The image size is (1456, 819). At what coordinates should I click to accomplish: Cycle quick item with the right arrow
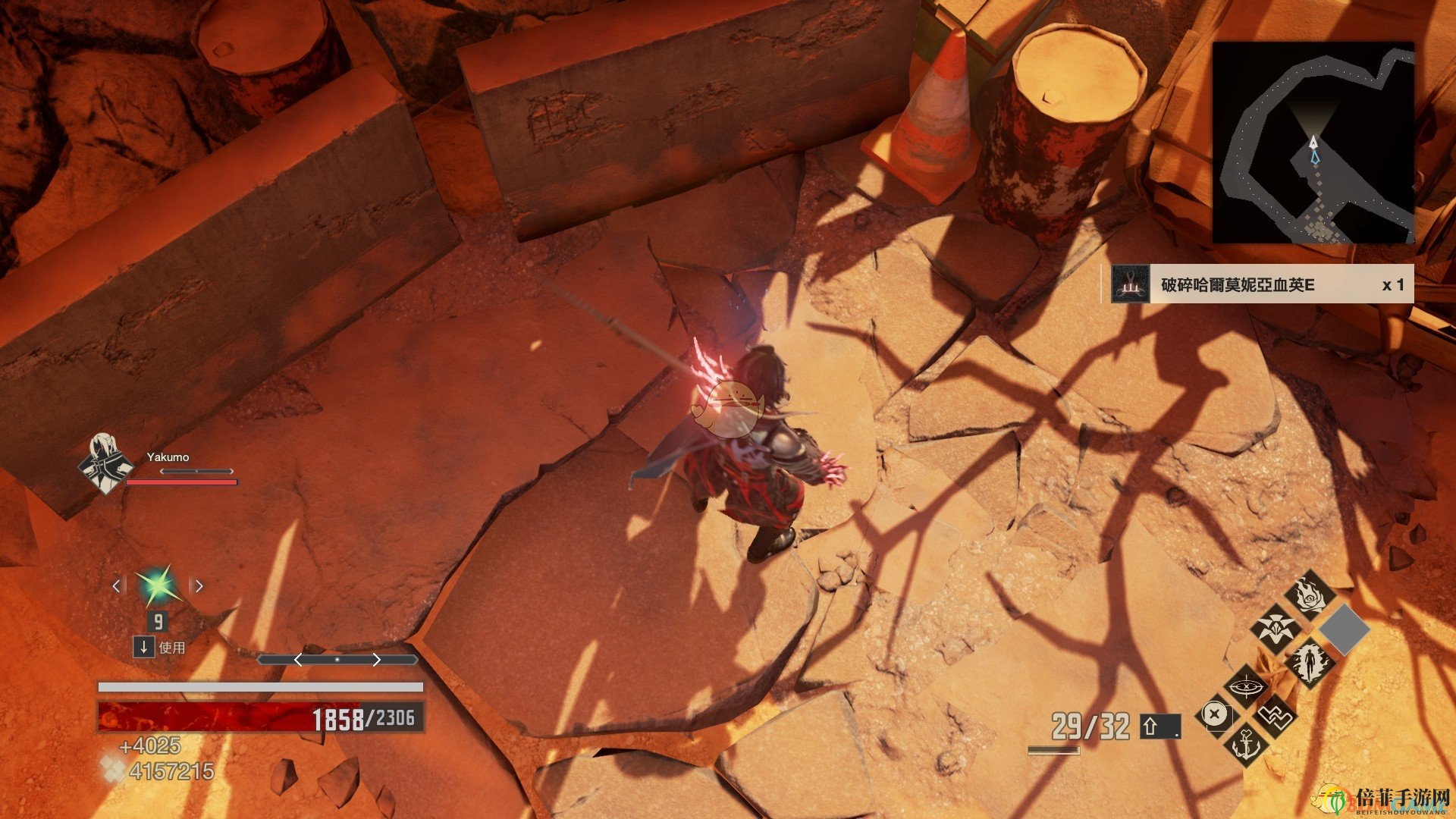pos(199,585)
